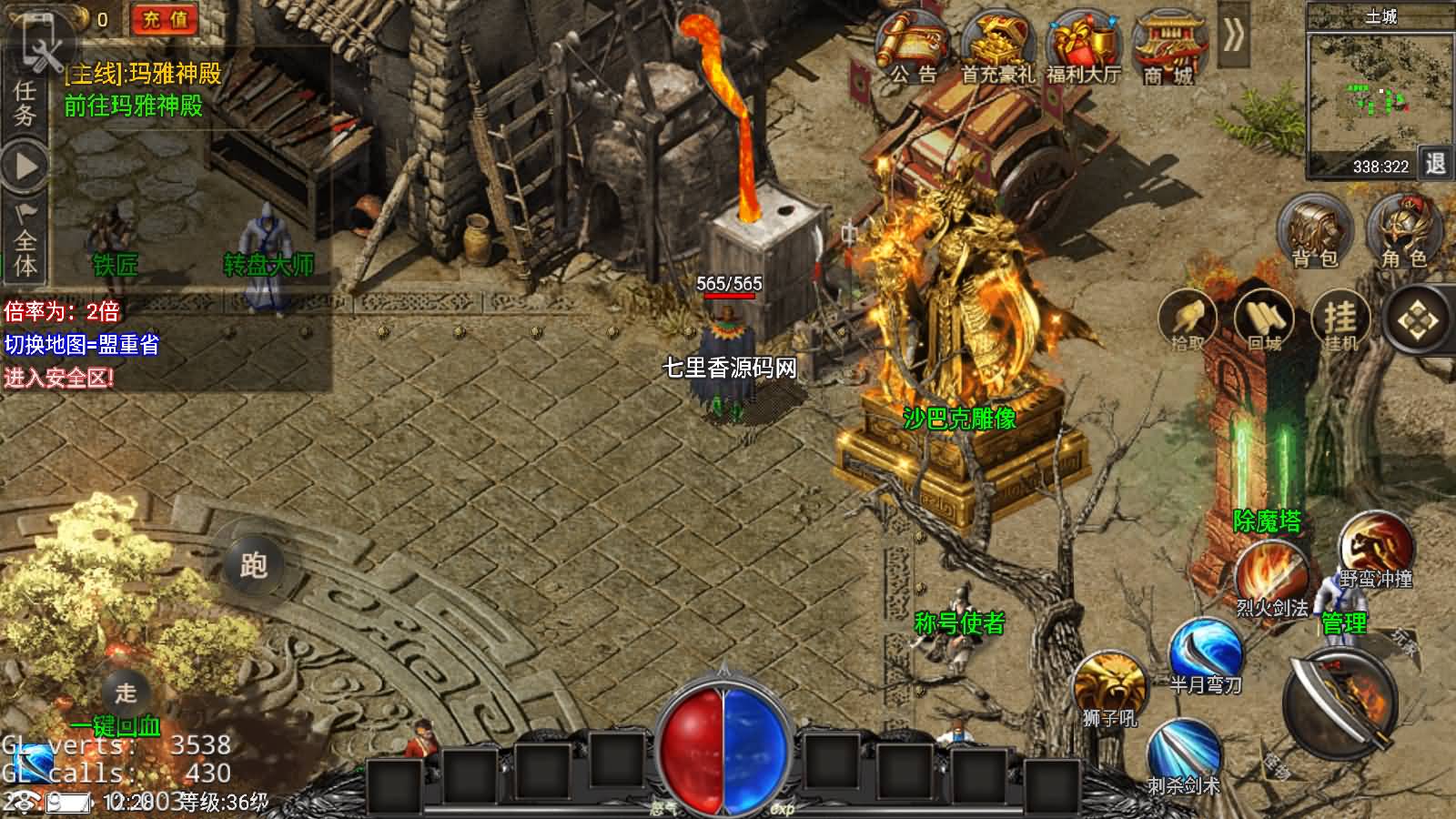Viewport: 1456px width, 819px height.
Task: Select the 跑 run movement button
Action: [253, 565]
